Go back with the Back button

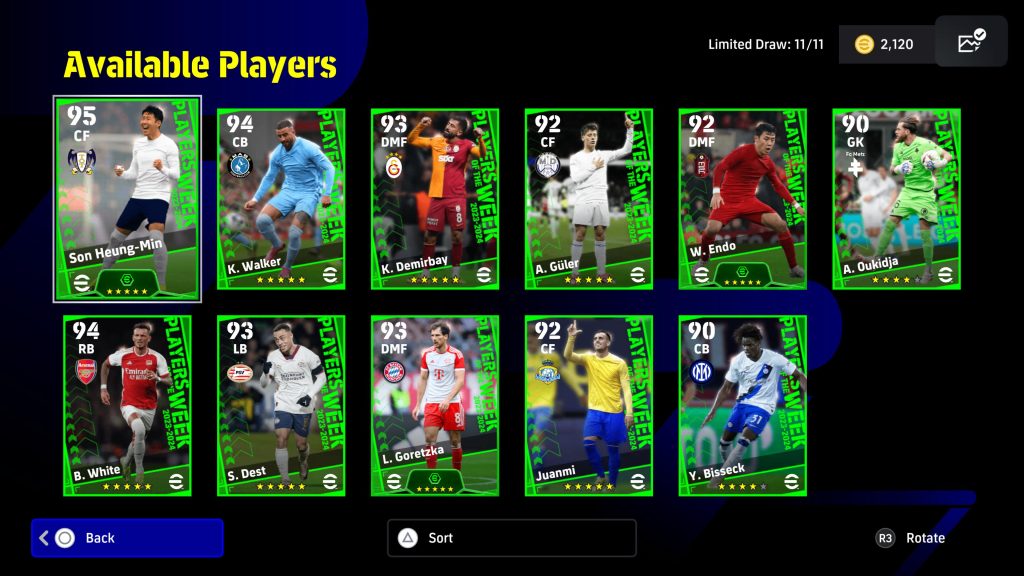[127, 538]
